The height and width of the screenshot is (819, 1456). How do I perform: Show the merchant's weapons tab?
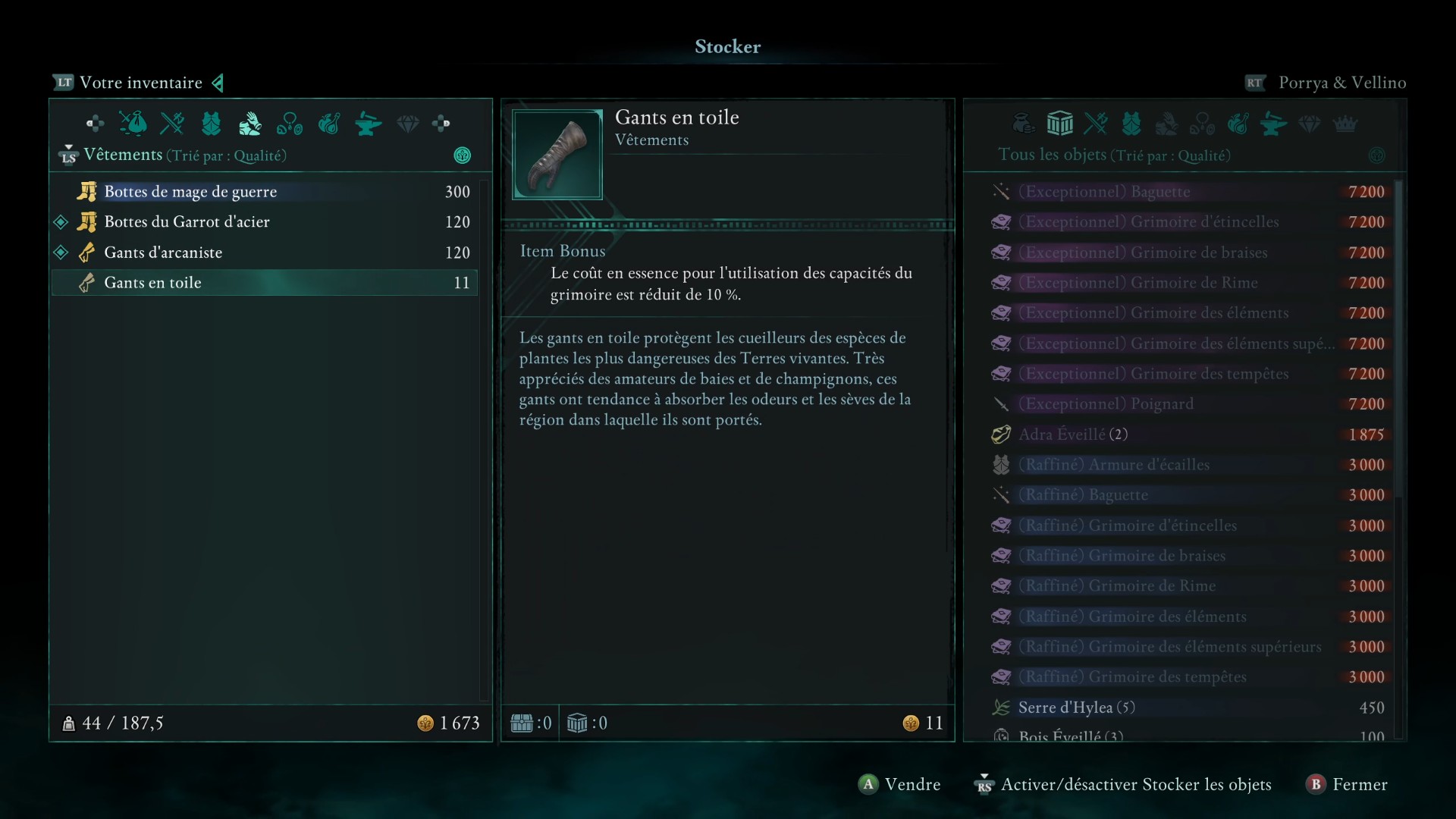tap(1095, 123)
